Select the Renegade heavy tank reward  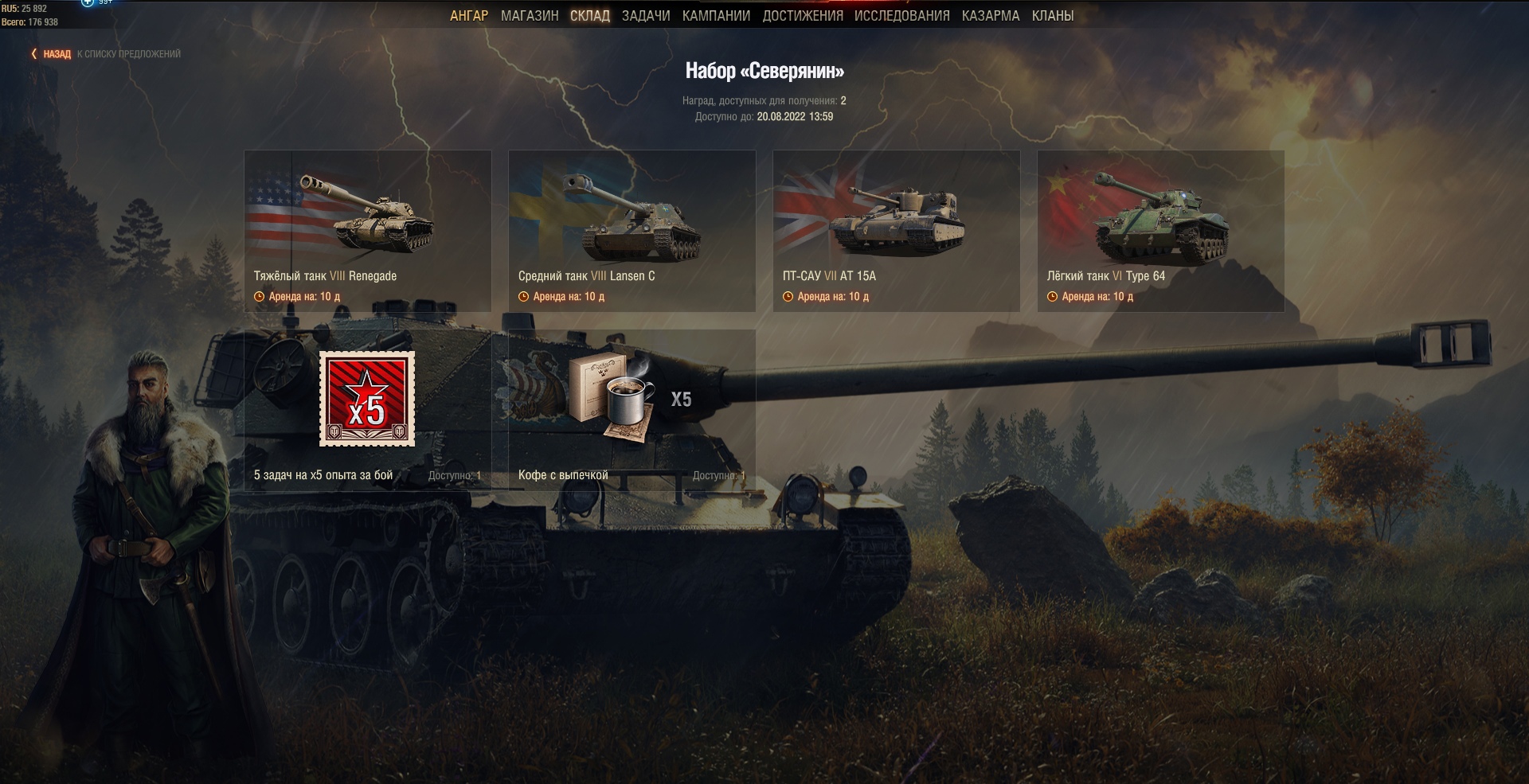tap(368, 231)
